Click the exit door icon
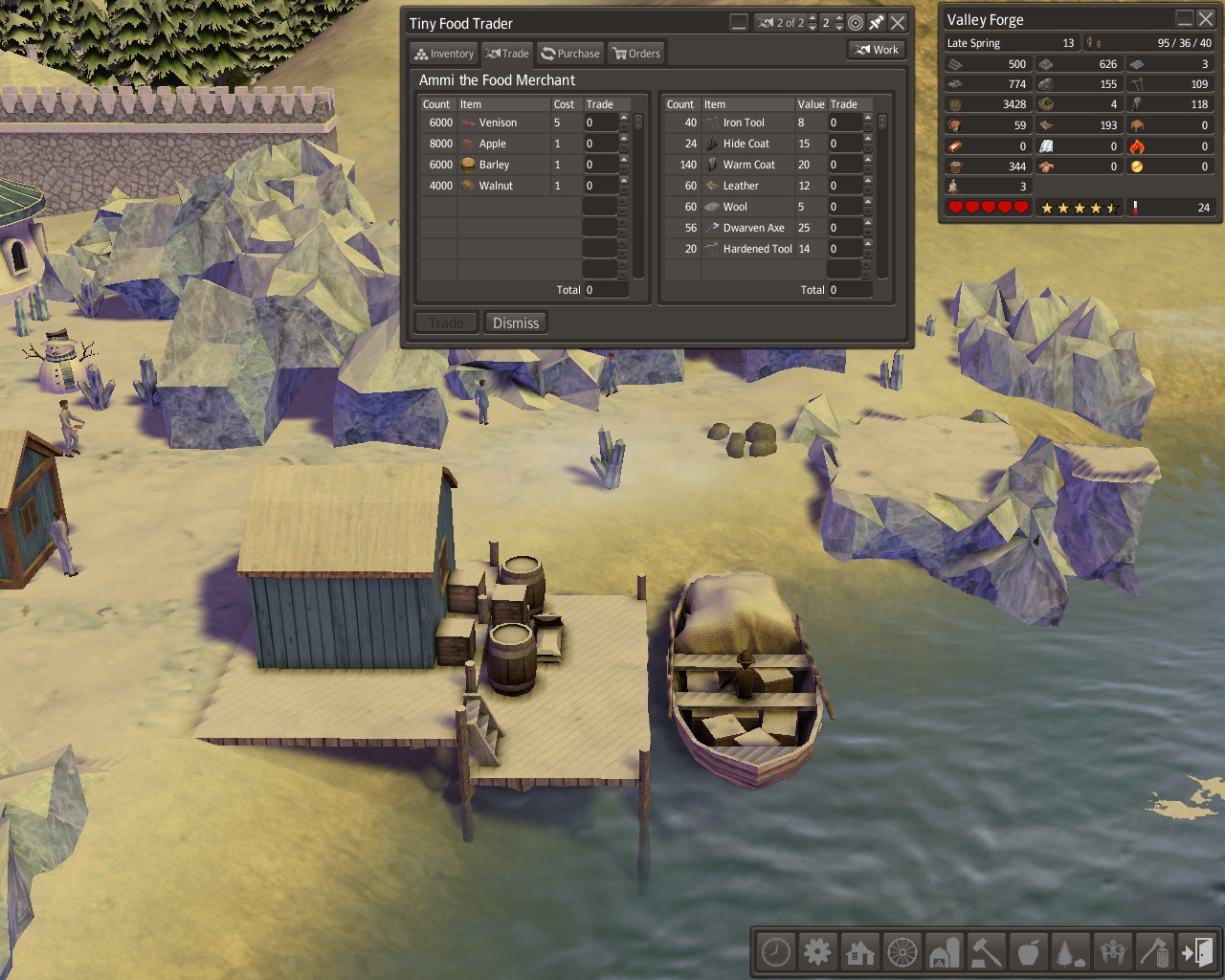The height and width of the screenshot is (980, 1225). pos(1196,952)
